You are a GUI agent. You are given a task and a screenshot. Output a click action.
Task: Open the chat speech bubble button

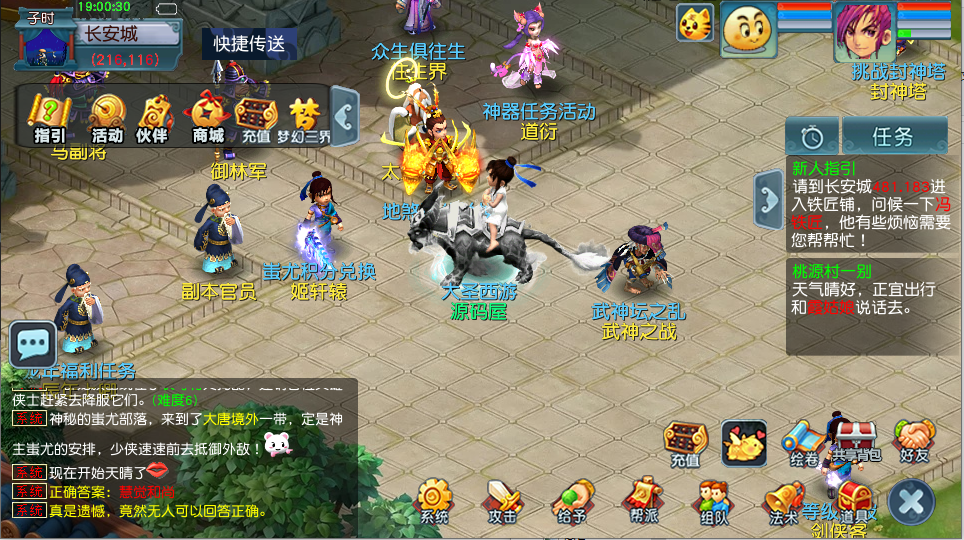(33, 346)
